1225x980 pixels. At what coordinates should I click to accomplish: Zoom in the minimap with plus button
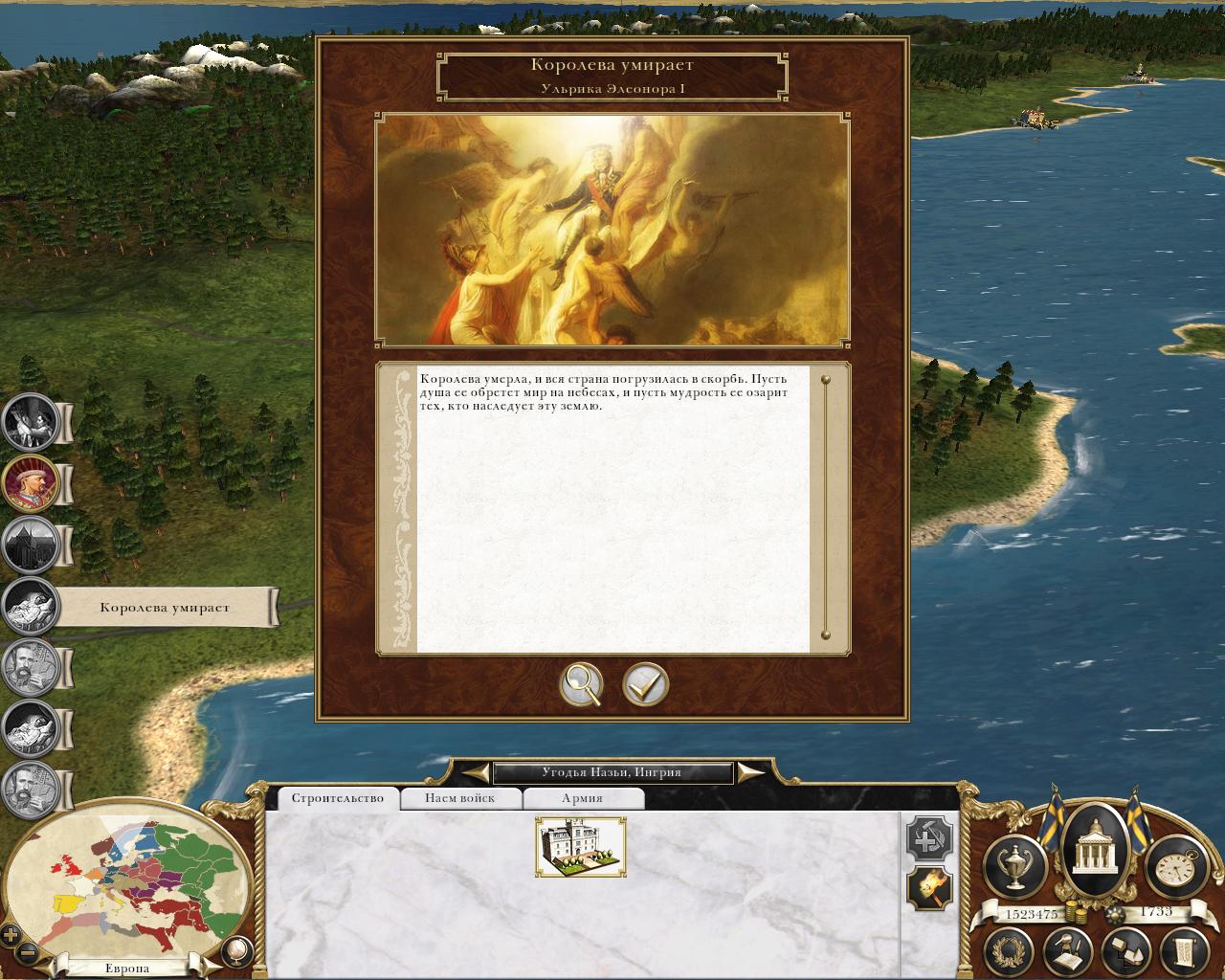pyautogui.click(x=11, y=935)
